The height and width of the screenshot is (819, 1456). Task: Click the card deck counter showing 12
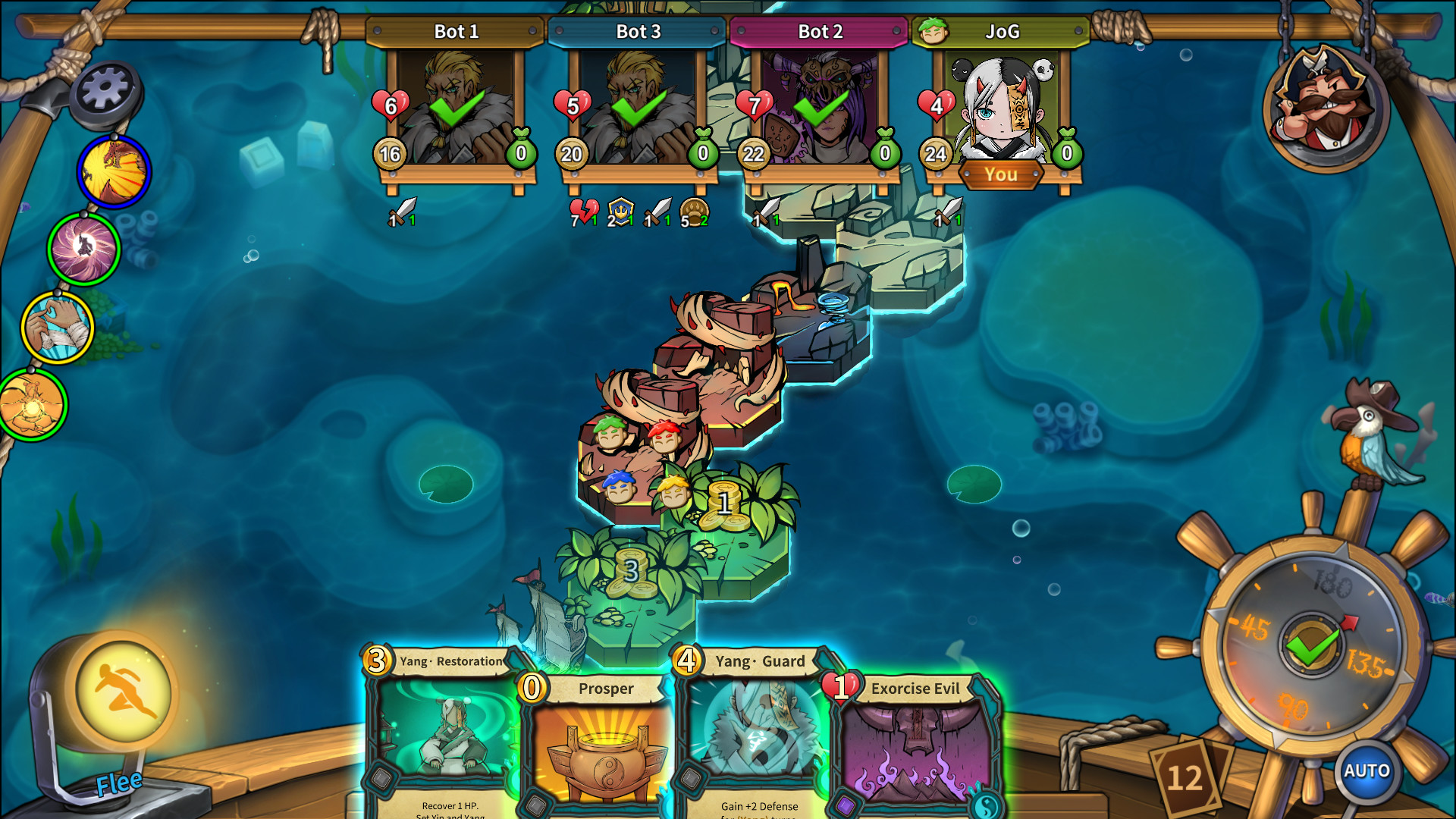coord(1183,777)
